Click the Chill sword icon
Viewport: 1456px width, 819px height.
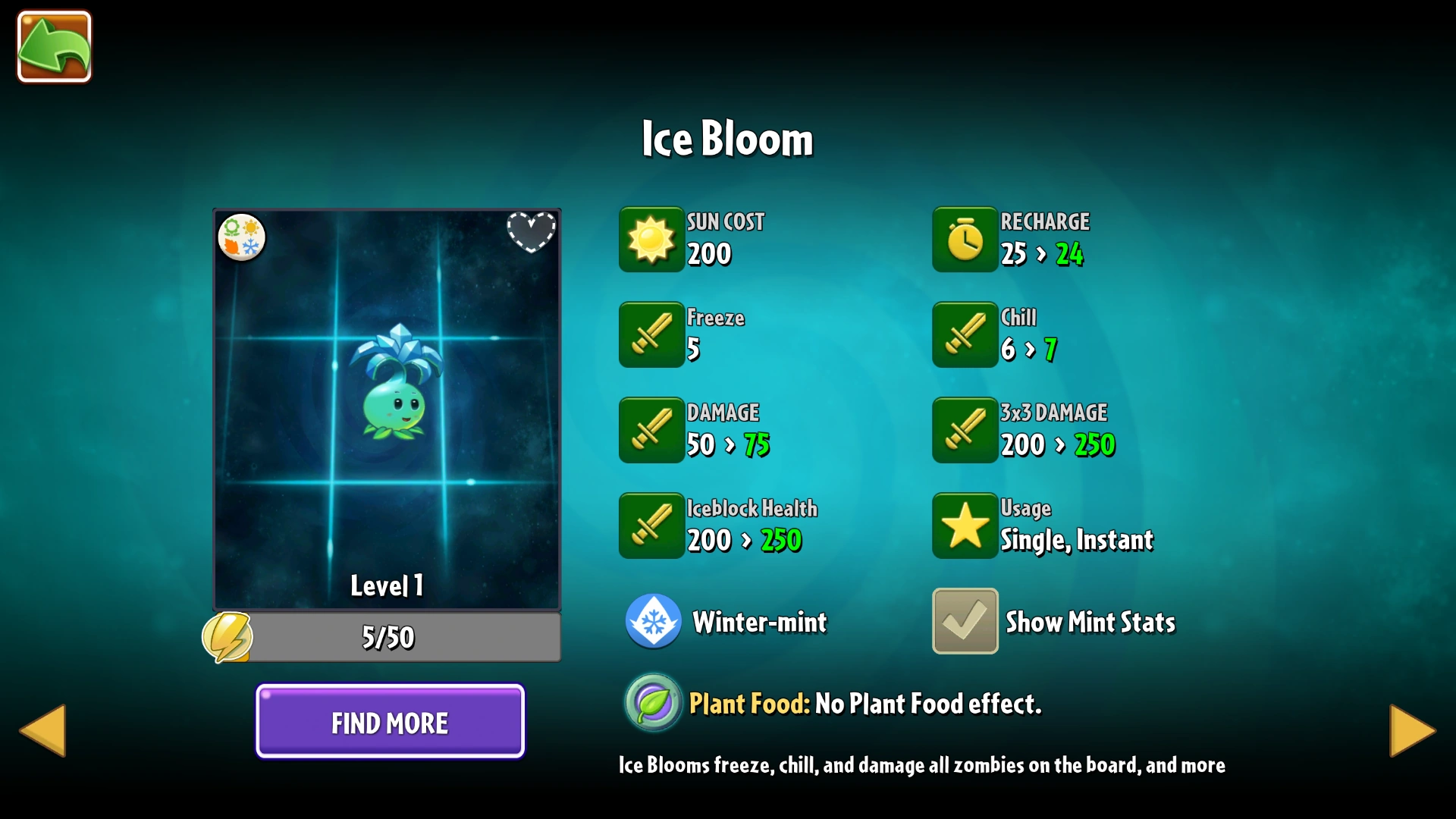click(x=965, y=334)
